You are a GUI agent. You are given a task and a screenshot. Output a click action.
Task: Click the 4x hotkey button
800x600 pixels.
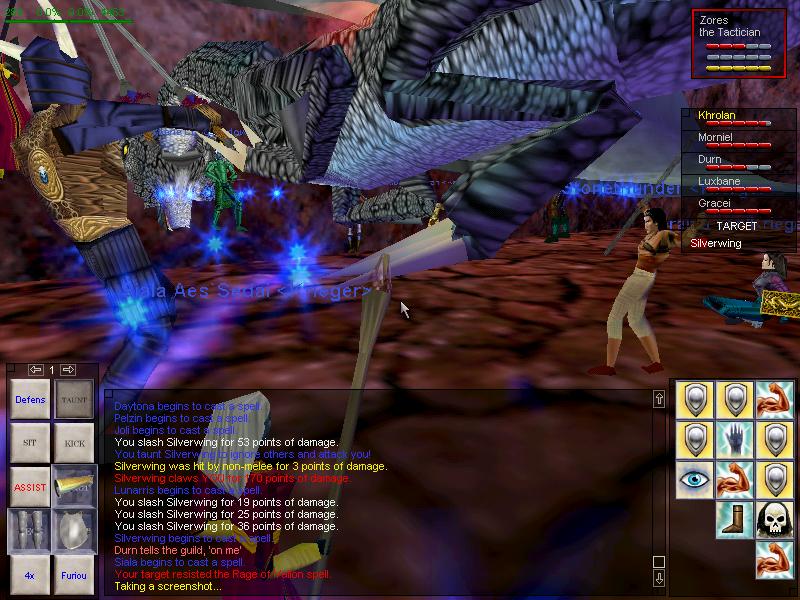coord(30,575)
